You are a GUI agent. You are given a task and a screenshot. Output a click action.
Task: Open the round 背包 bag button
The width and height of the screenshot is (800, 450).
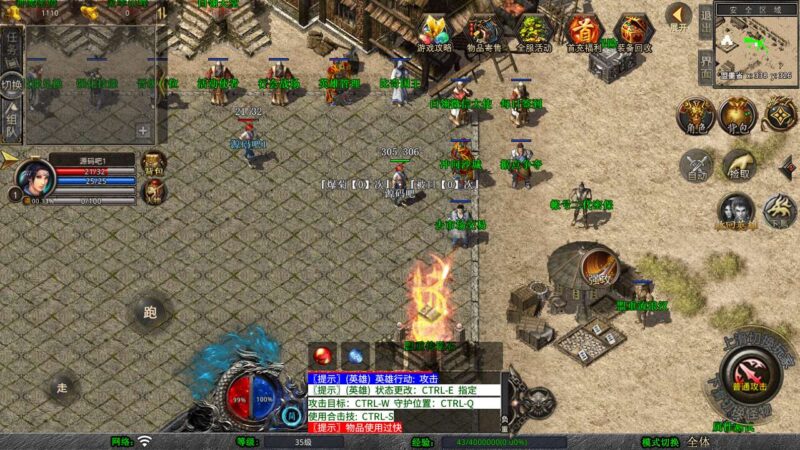(738, 117)
